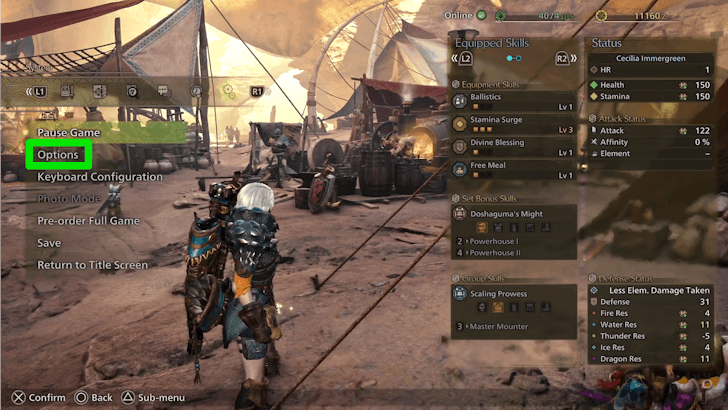Select the Save entry

[49, 243]
